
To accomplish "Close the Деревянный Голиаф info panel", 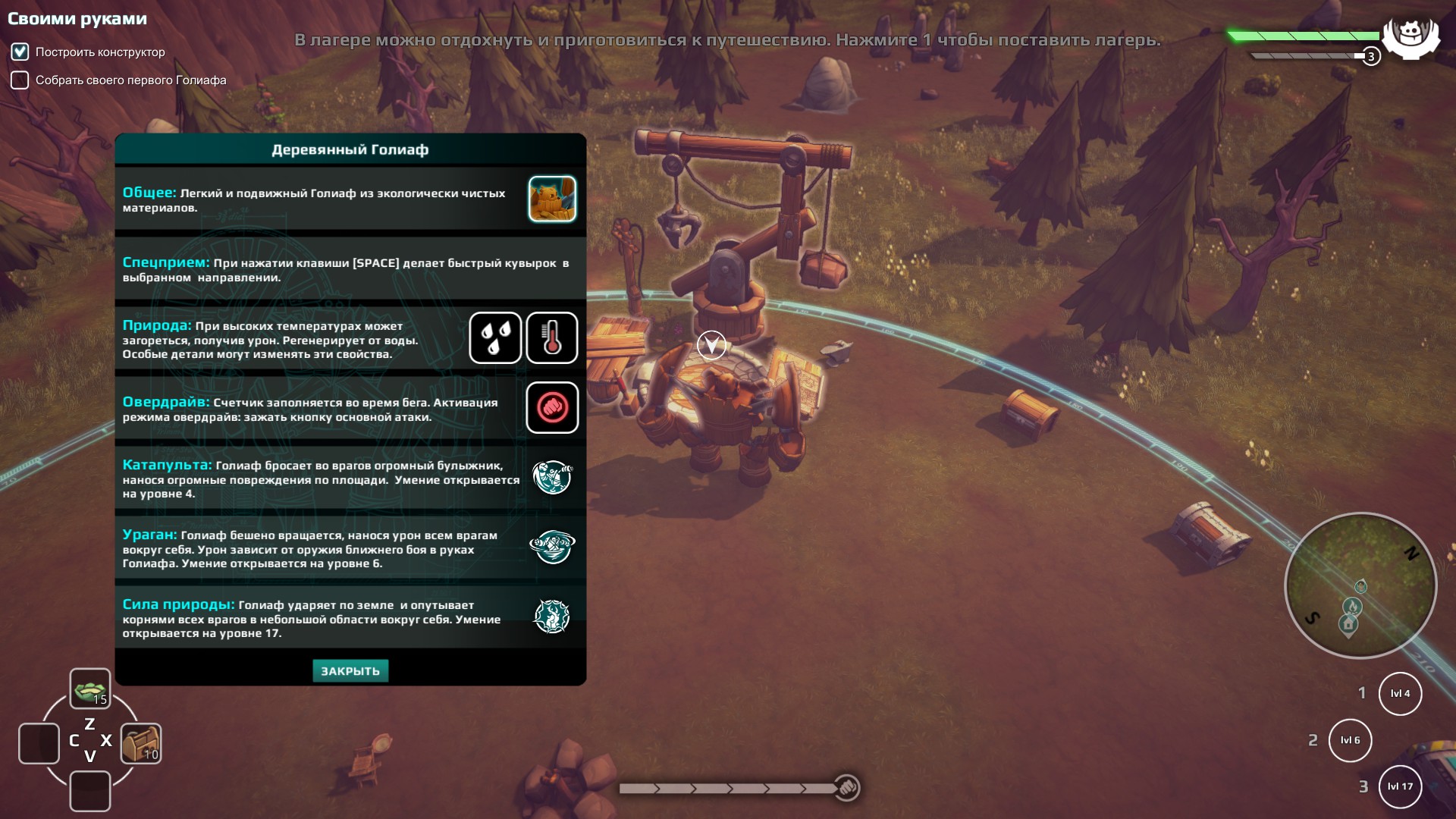I will click(x=350, y=671).
